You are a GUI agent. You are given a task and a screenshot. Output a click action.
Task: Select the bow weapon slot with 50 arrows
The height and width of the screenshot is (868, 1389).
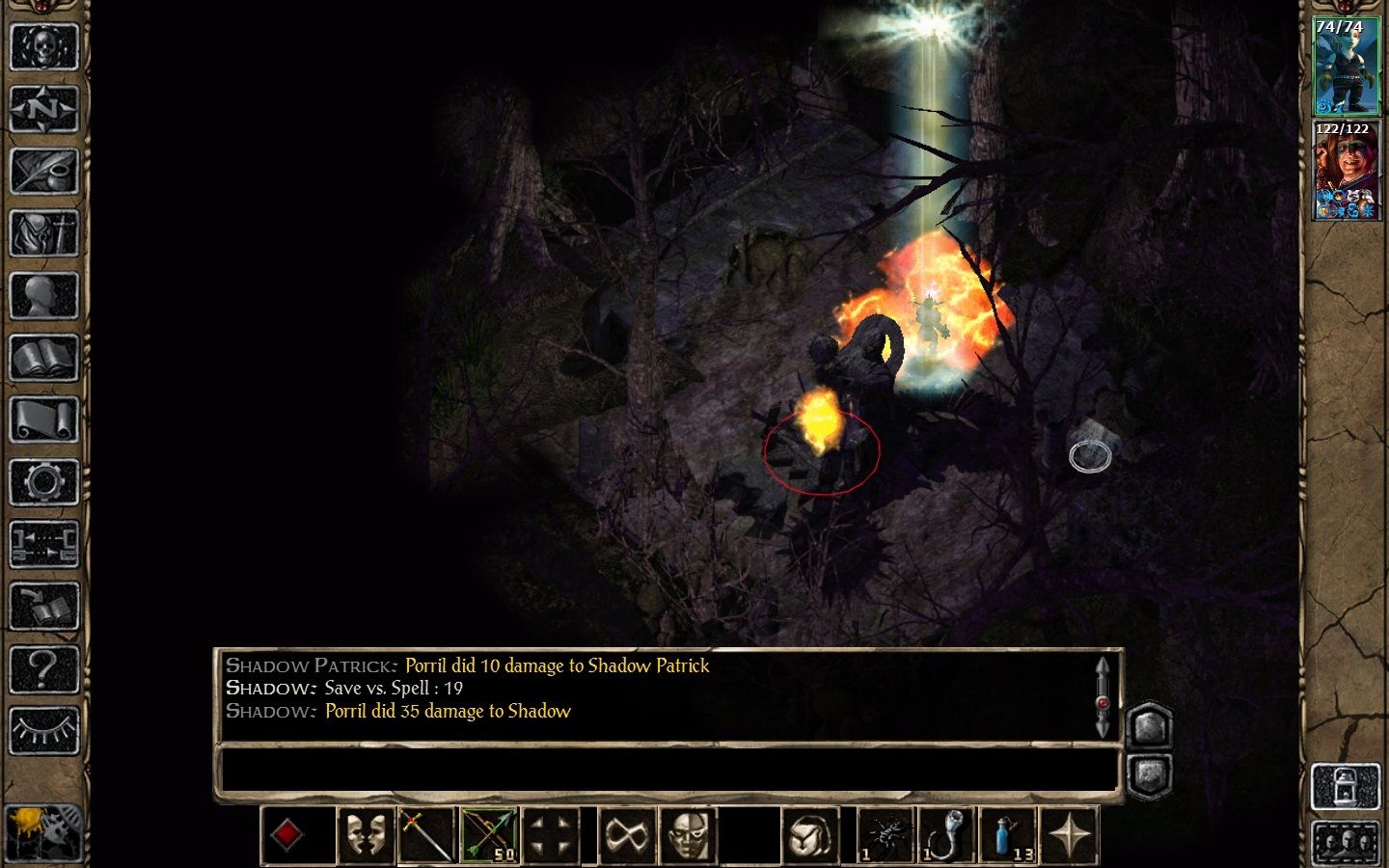point(489,835)
